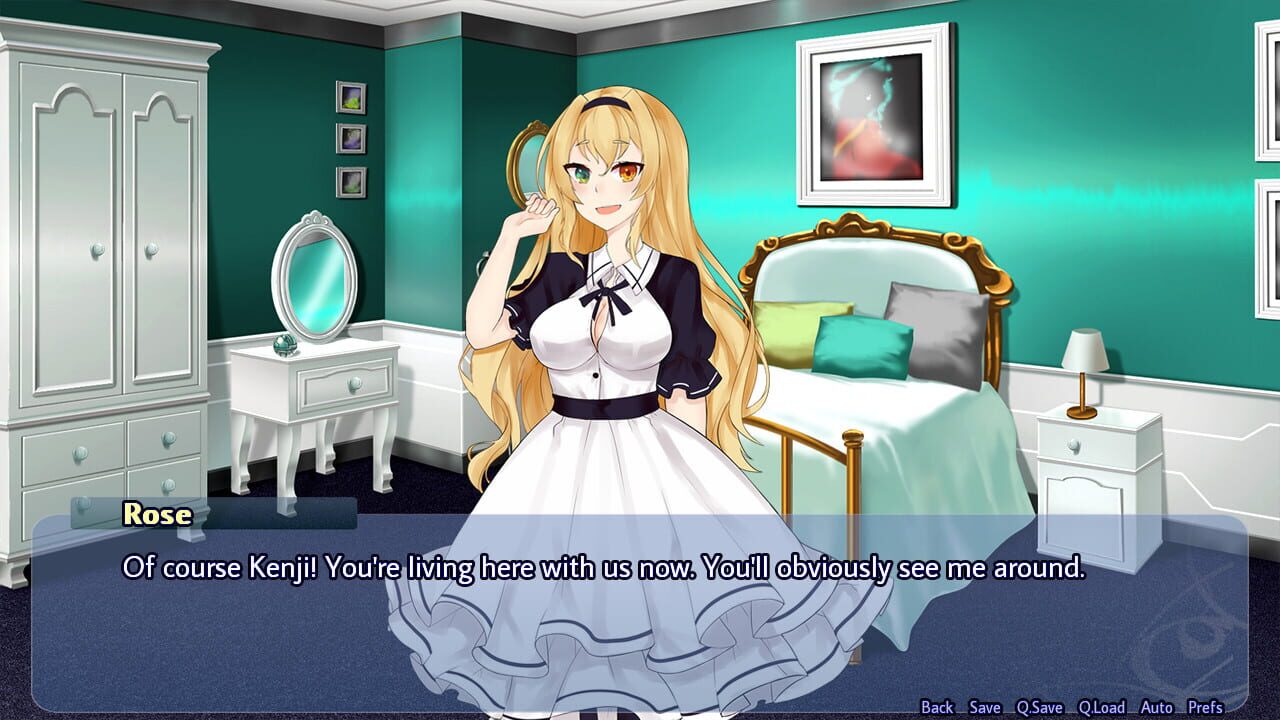Click the bedside lamp
Screen dimensions: 1280x720
click(x=1085, y=375)
